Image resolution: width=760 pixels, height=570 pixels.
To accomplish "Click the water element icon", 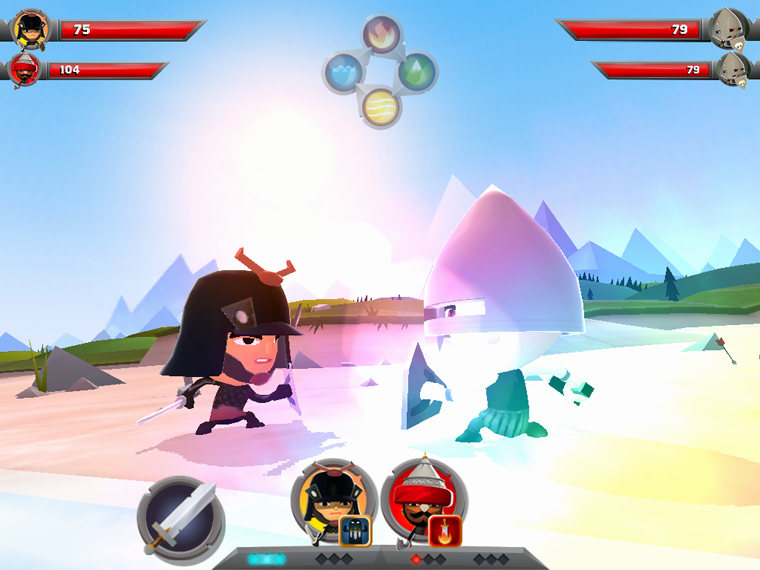I will (x=343, y=72).
